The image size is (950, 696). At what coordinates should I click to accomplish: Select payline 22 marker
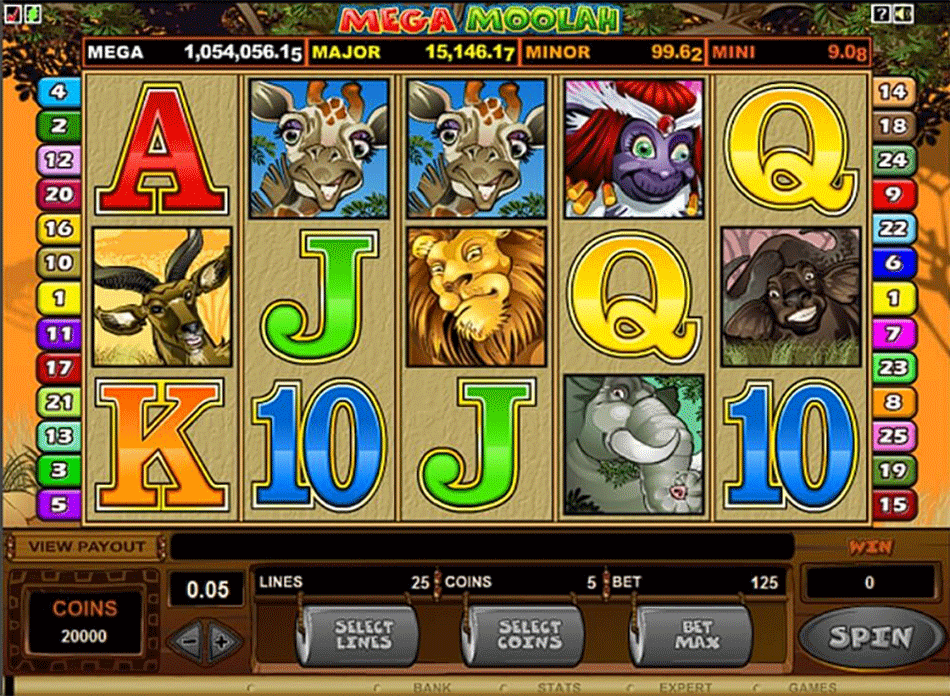(x=891, y=228)
